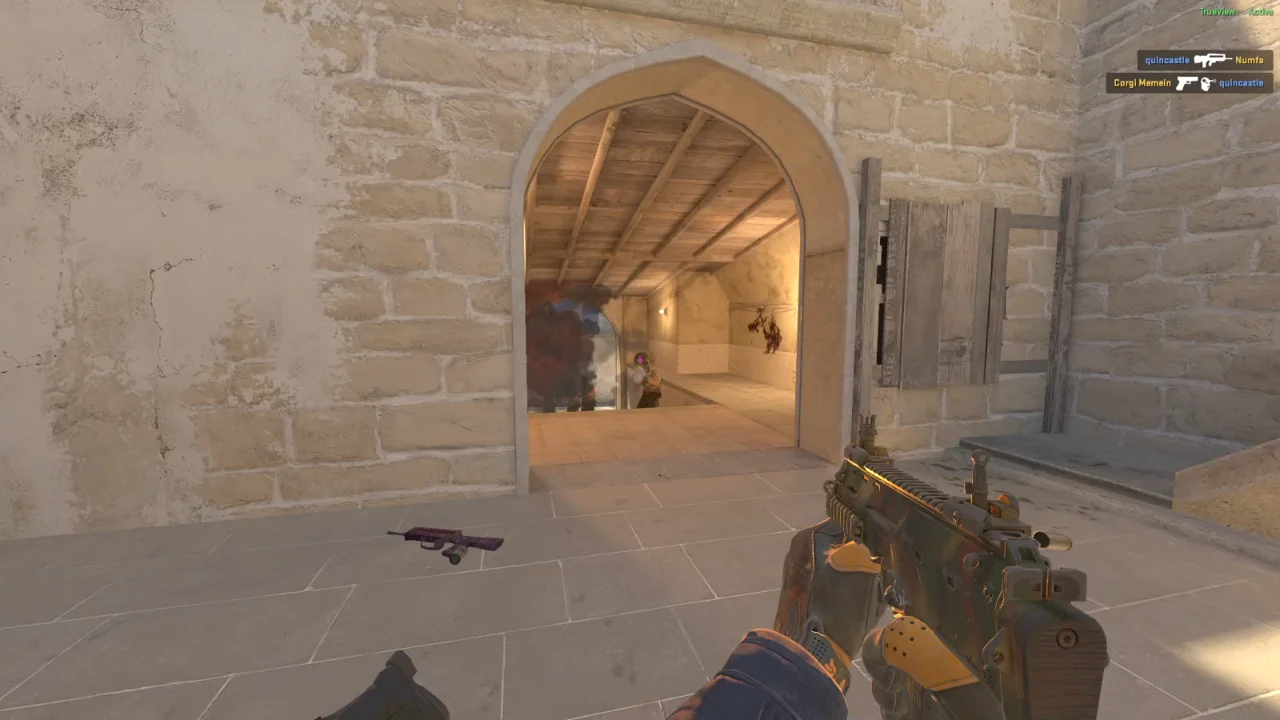Click the pistol icon beside Corgi Memein

[1187, 83]
